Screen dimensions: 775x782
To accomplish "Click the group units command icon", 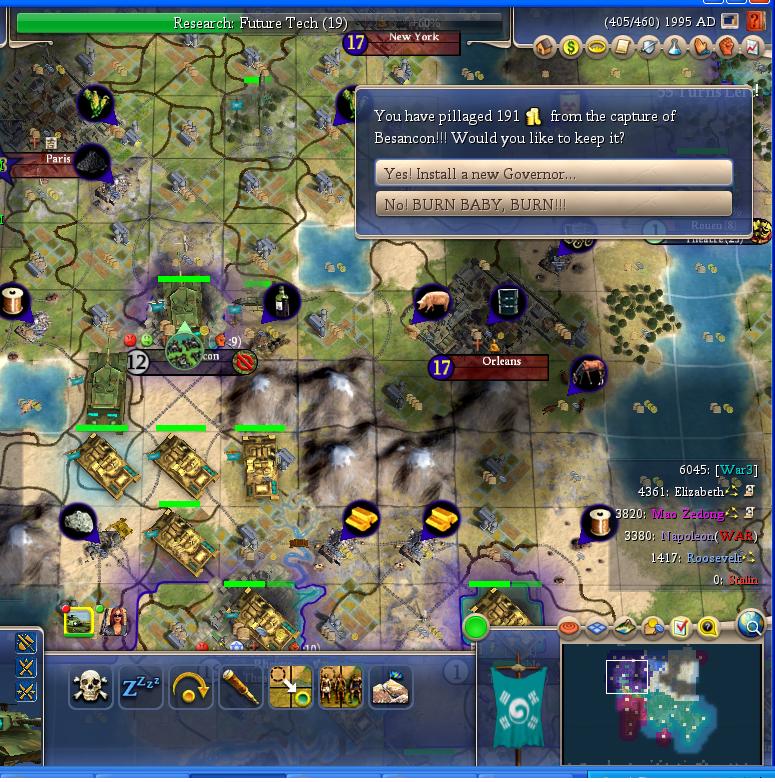I will [x=340, y=688].
